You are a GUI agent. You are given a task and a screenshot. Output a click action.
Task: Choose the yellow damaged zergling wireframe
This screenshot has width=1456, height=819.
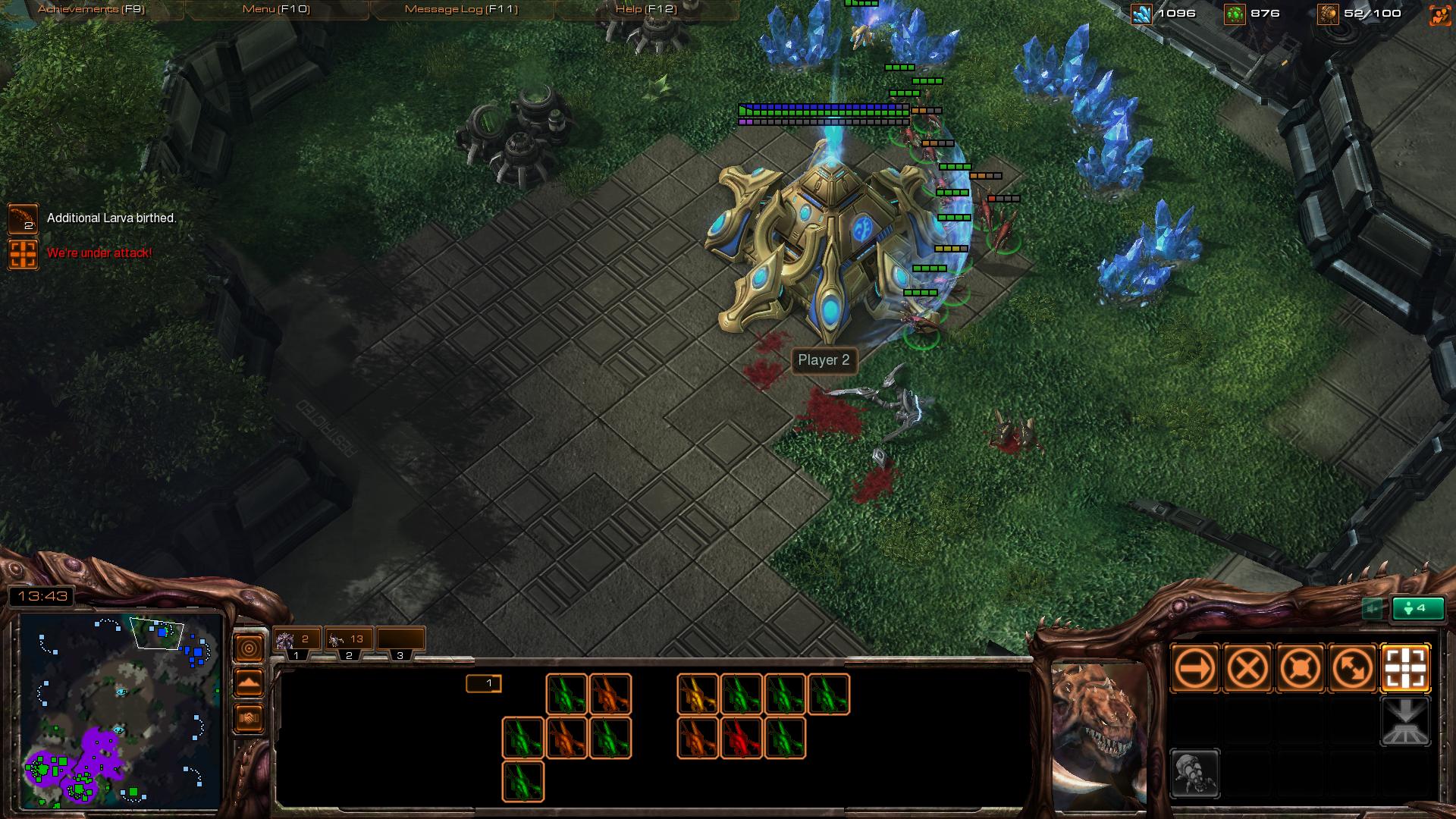[698, 694]
